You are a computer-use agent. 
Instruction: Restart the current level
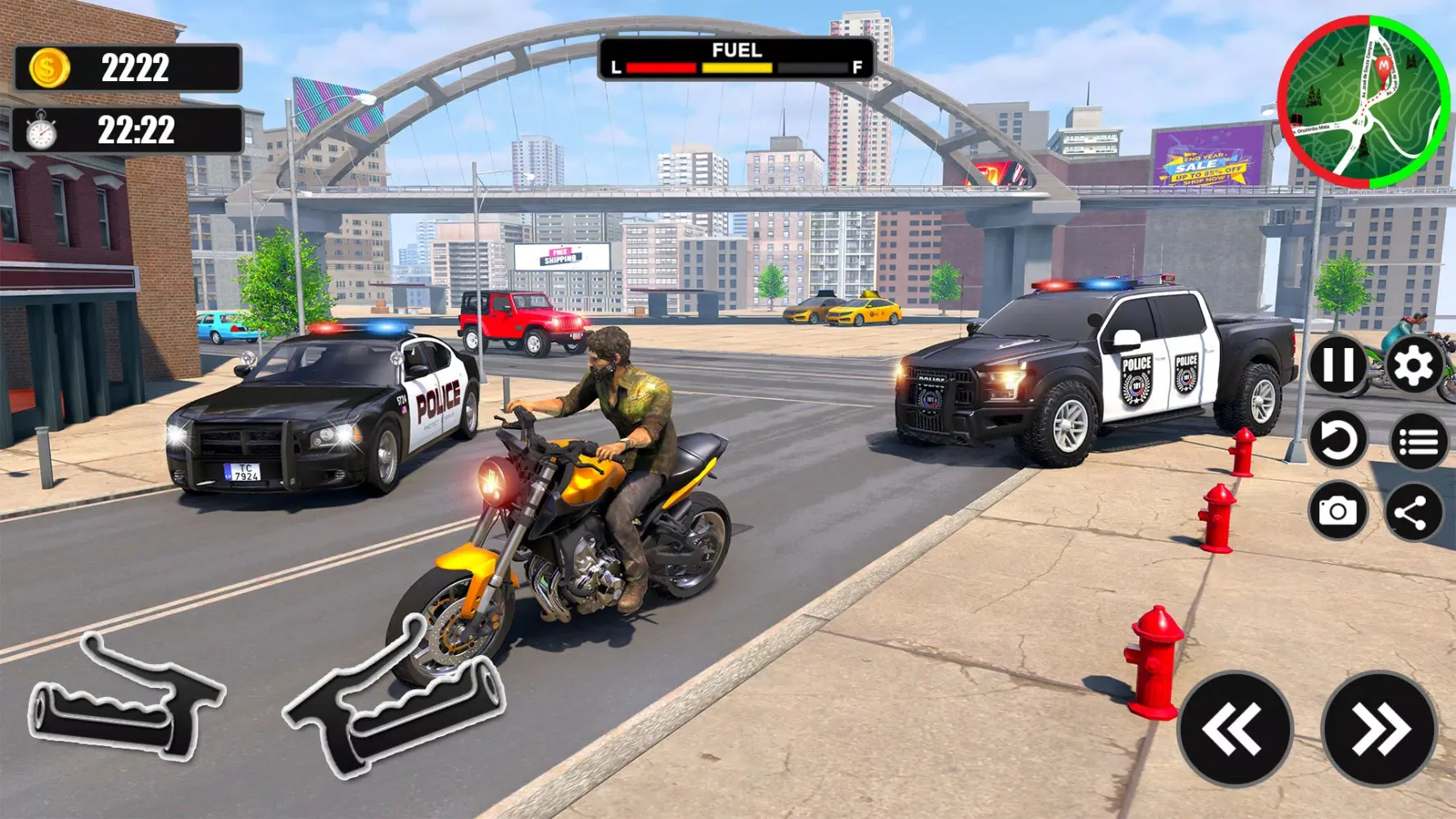[x=1336, y=440]
